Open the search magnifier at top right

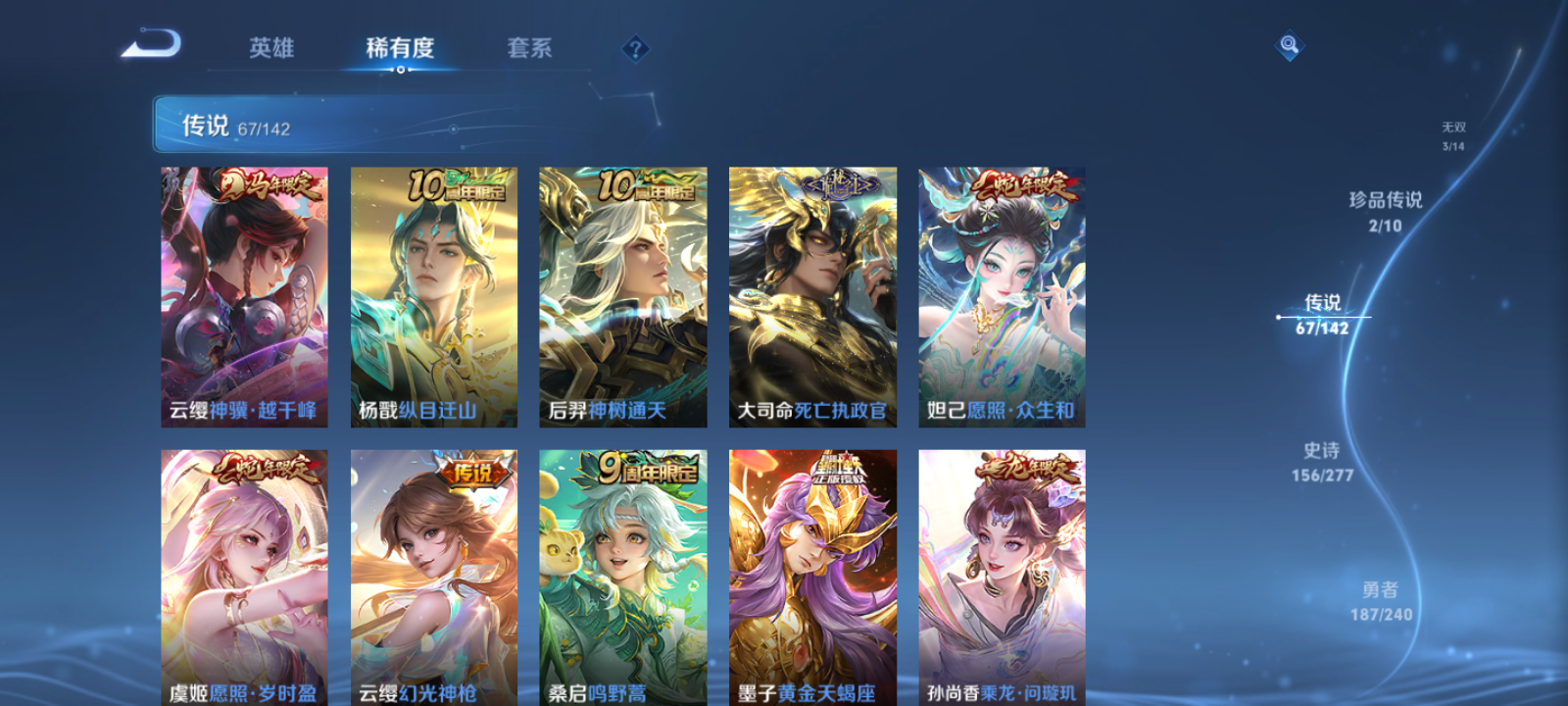point(1288,44)
